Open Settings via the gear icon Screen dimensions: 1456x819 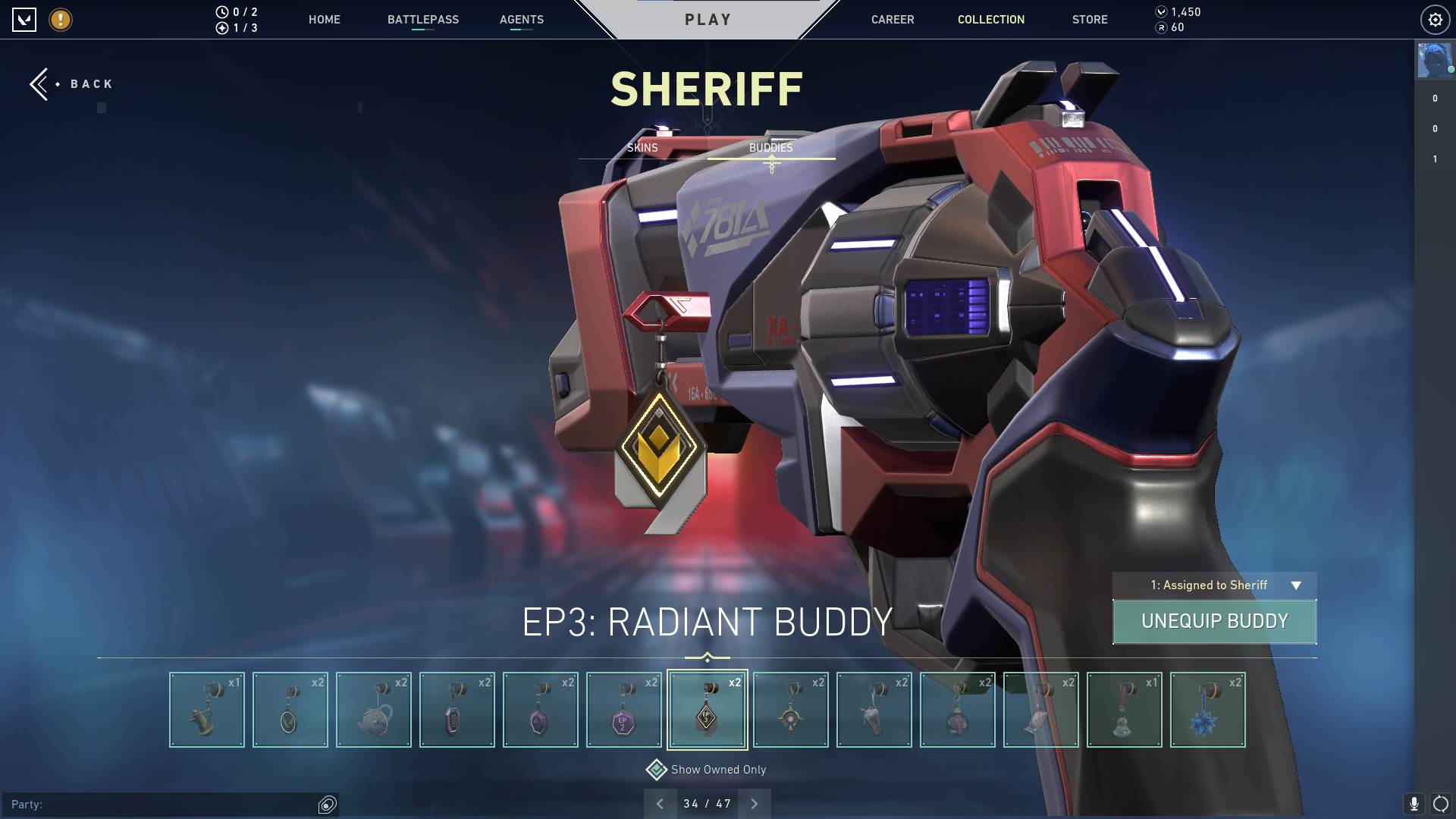[1435, 20]
